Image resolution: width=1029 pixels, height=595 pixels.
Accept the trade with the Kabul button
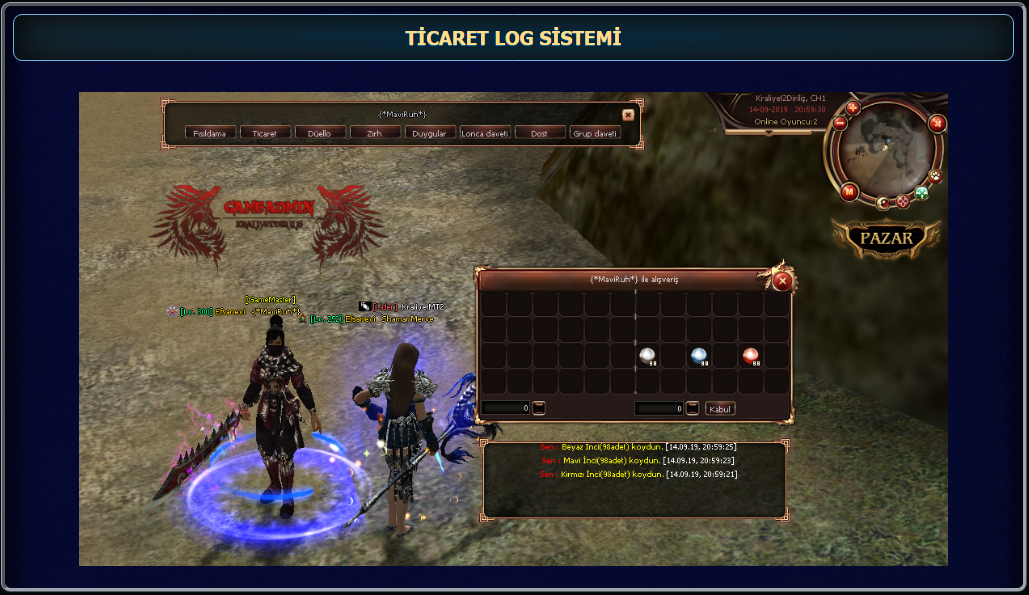point(720,408)
